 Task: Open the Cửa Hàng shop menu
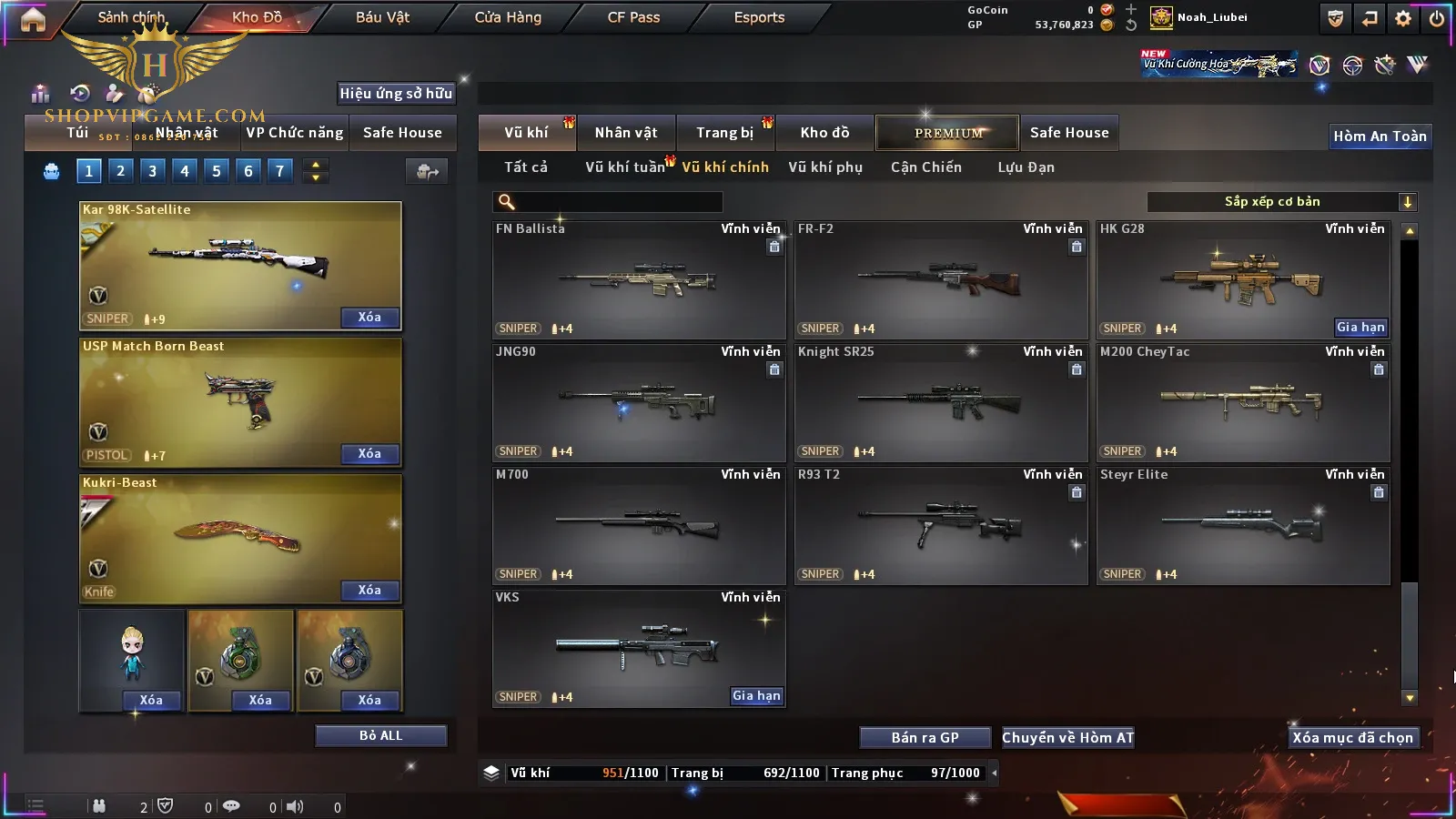[x=508, y=17]
